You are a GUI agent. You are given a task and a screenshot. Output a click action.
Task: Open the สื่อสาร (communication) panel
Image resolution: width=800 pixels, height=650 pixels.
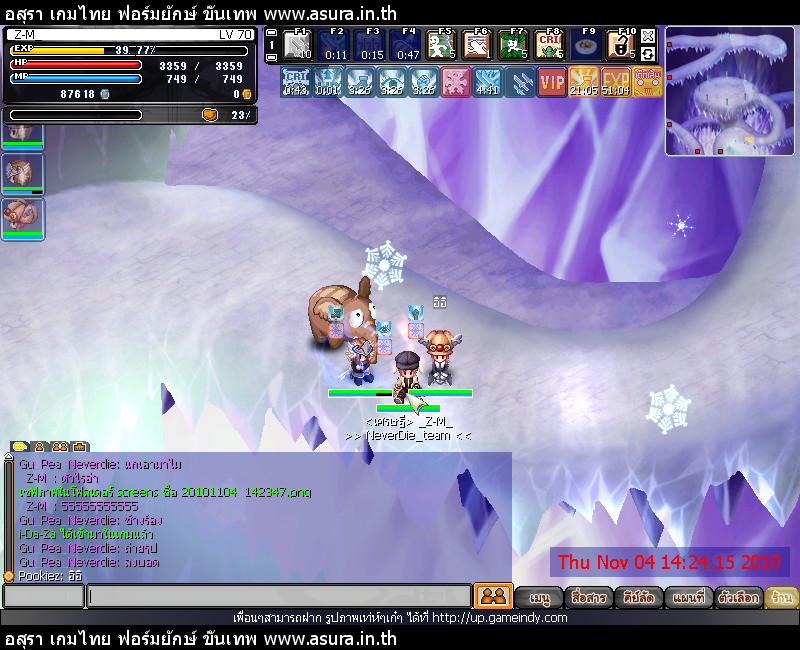587,597
